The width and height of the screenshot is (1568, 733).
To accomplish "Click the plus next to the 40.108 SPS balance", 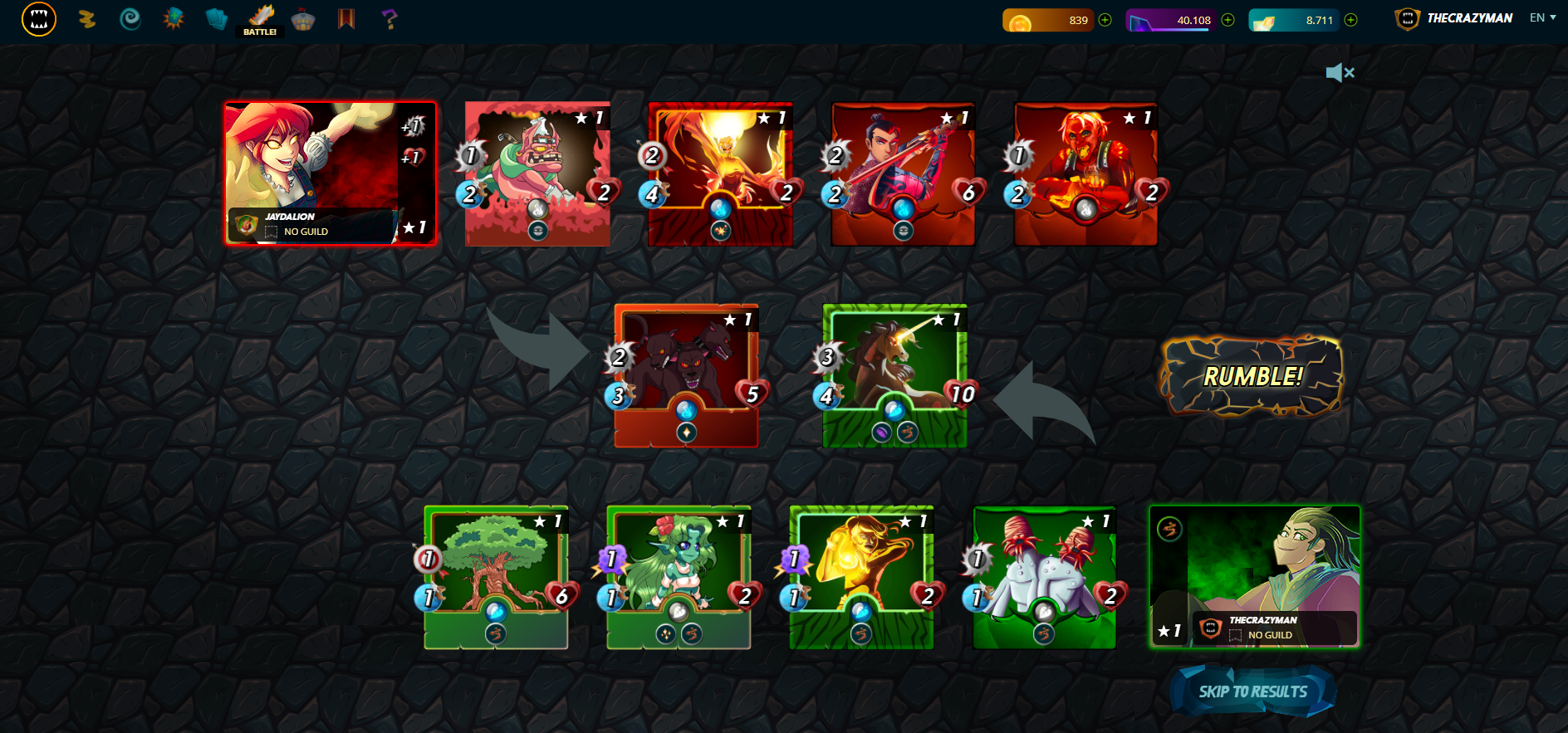I will [x=1227, y=18].
